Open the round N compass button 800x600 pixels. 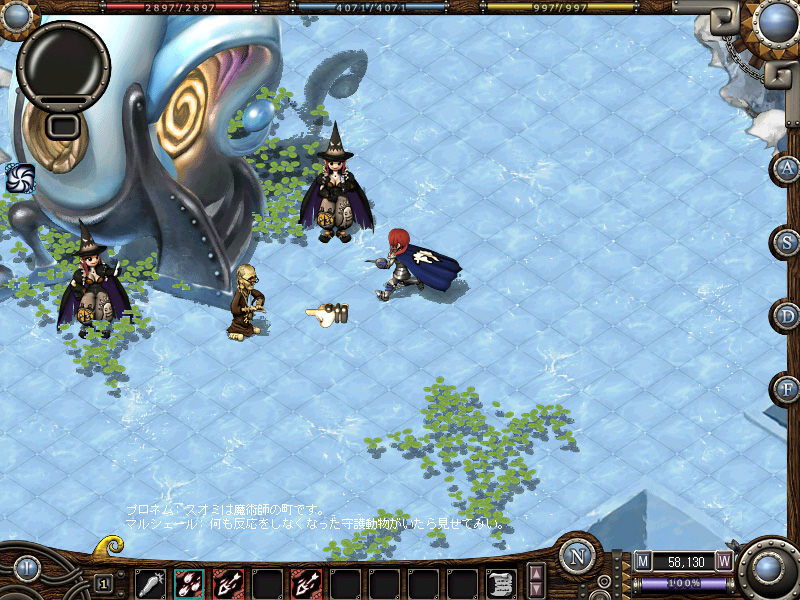tap(578, 556)
